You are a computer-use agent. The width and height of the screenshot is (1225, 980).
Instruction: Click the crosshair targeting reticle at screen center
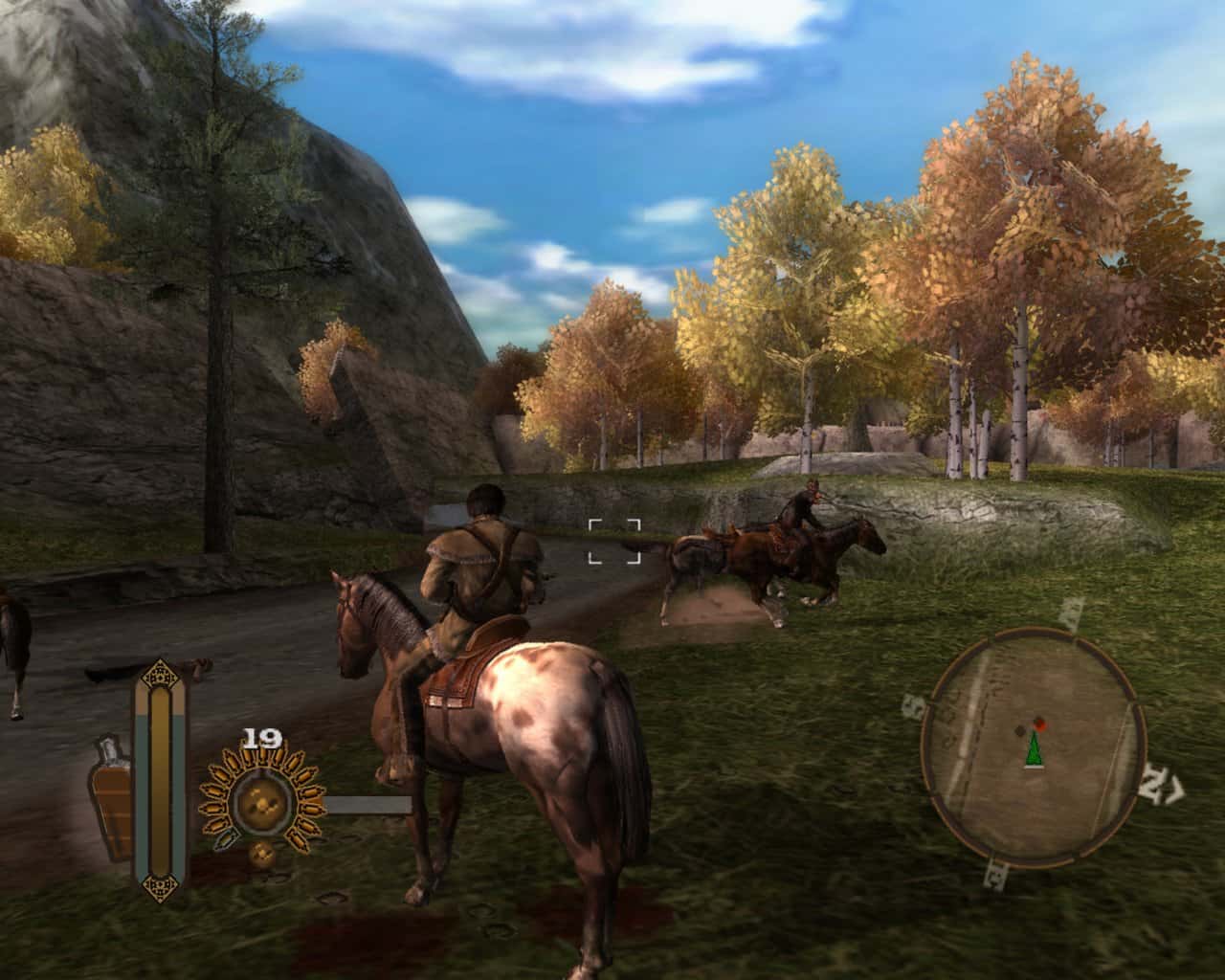616,539
